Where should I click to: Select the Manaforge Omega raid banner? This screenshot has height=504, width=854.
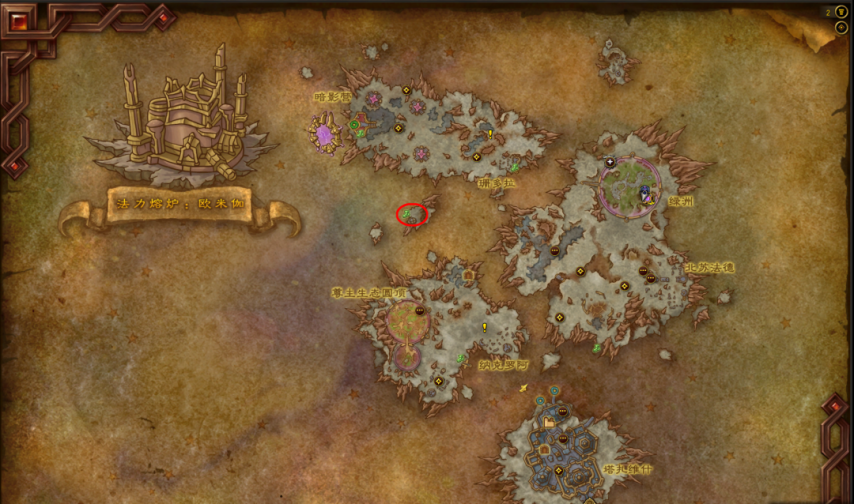tap(180, 204)
